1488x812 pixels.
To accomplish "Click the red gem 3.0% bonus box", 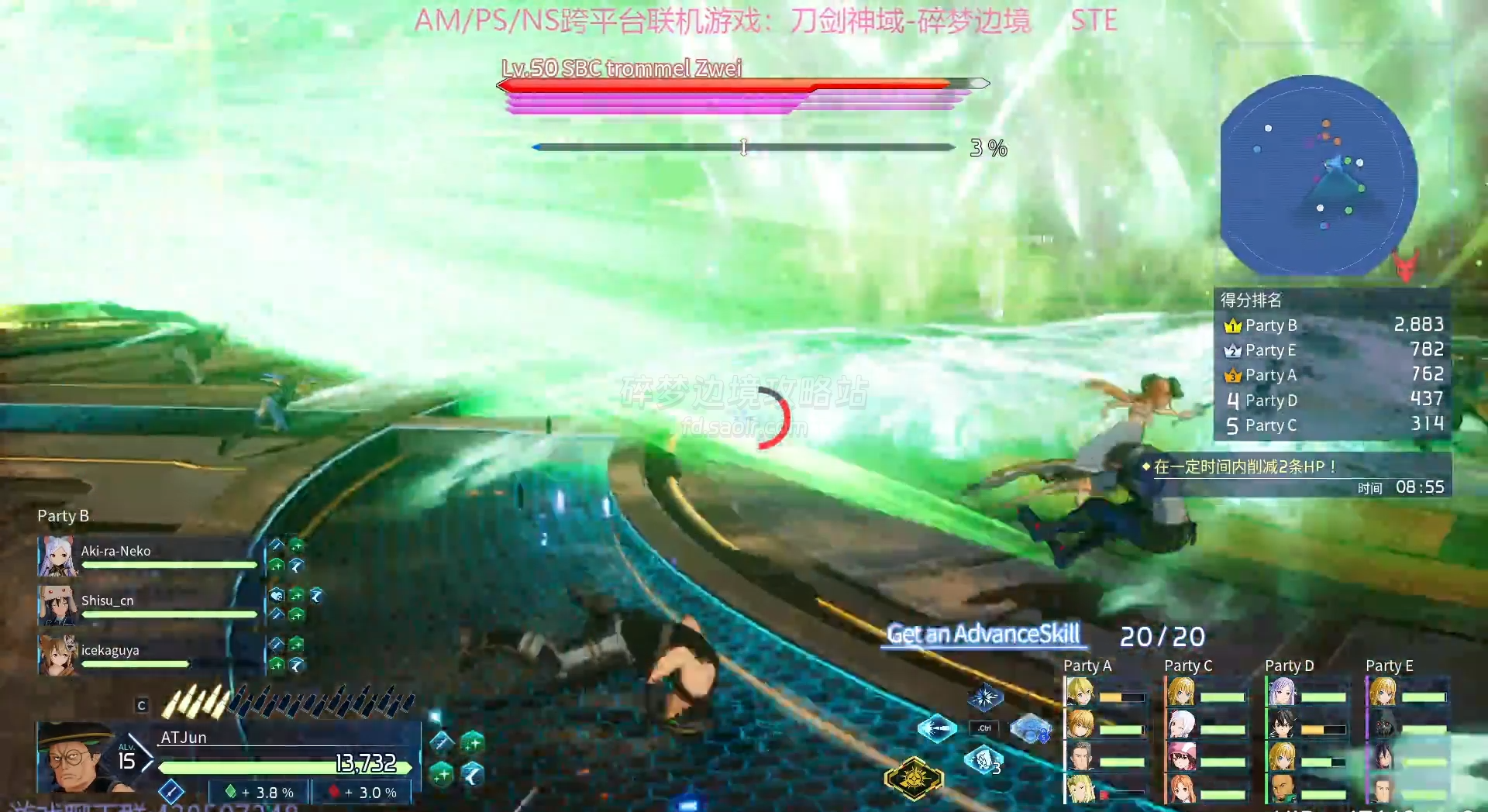I will (x=361, y=792).
